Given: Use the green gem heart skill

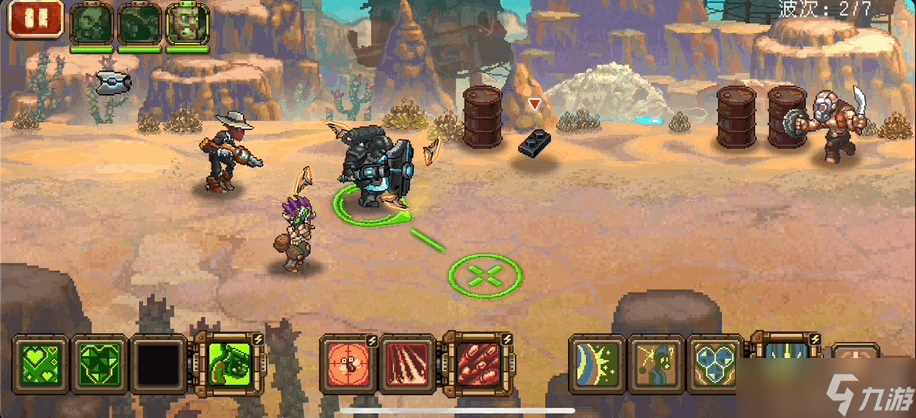Looking at the screenshot, I should [102, 363].
